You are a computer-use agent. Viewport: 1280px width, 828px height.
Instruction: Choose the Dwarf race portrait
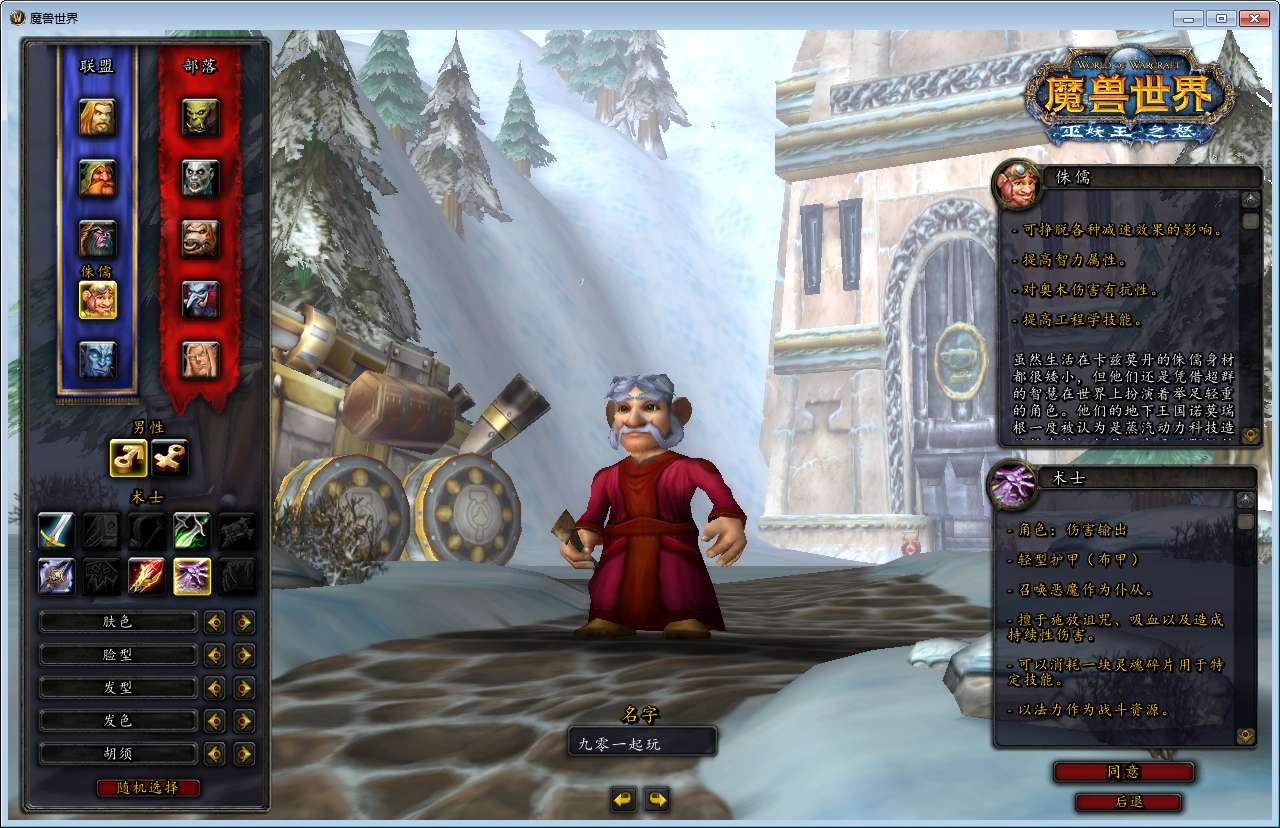click(98, 178)
